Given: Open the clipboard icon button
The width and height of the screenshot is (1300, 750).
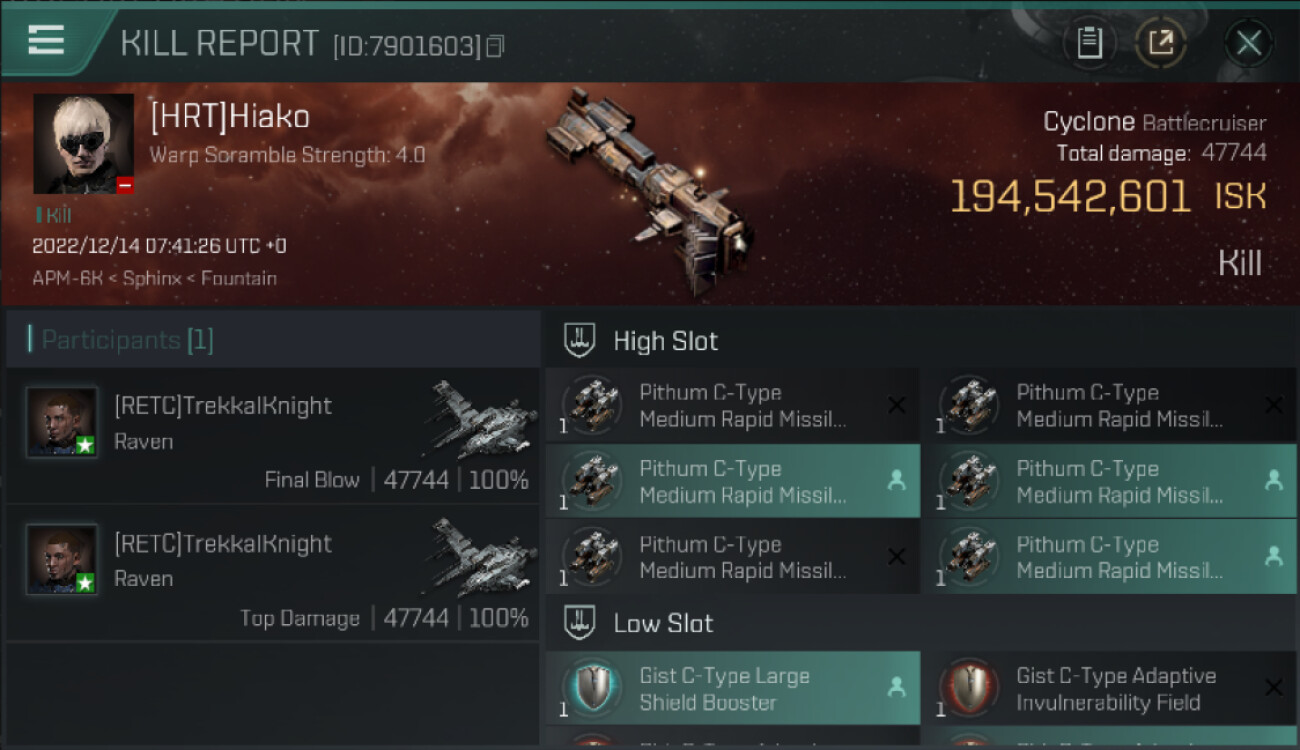Looking at the screenshot, I should (x=1090, y=43).
